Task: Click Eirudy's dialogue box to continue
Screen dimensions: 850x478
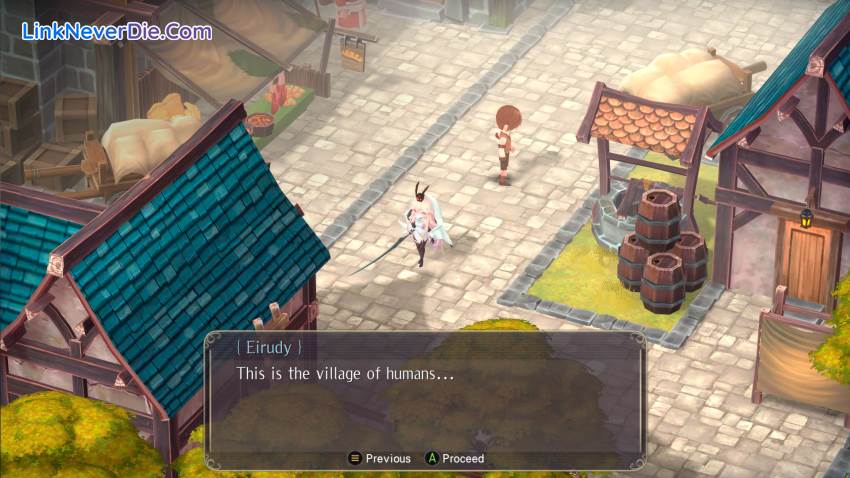Action: point(425,400)
